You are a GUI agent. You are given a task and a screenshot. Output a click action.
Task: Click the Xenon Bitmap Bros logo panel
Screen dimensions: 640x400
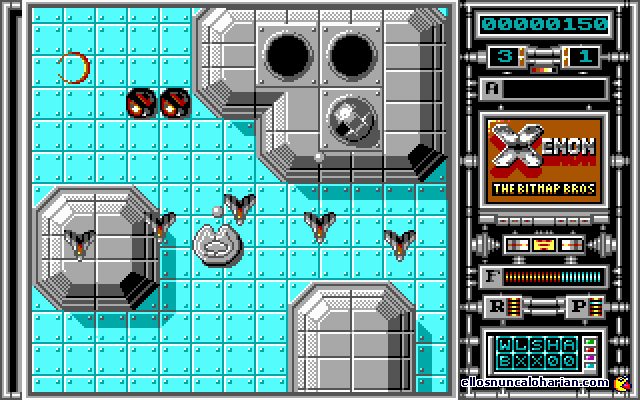point(544,160)
